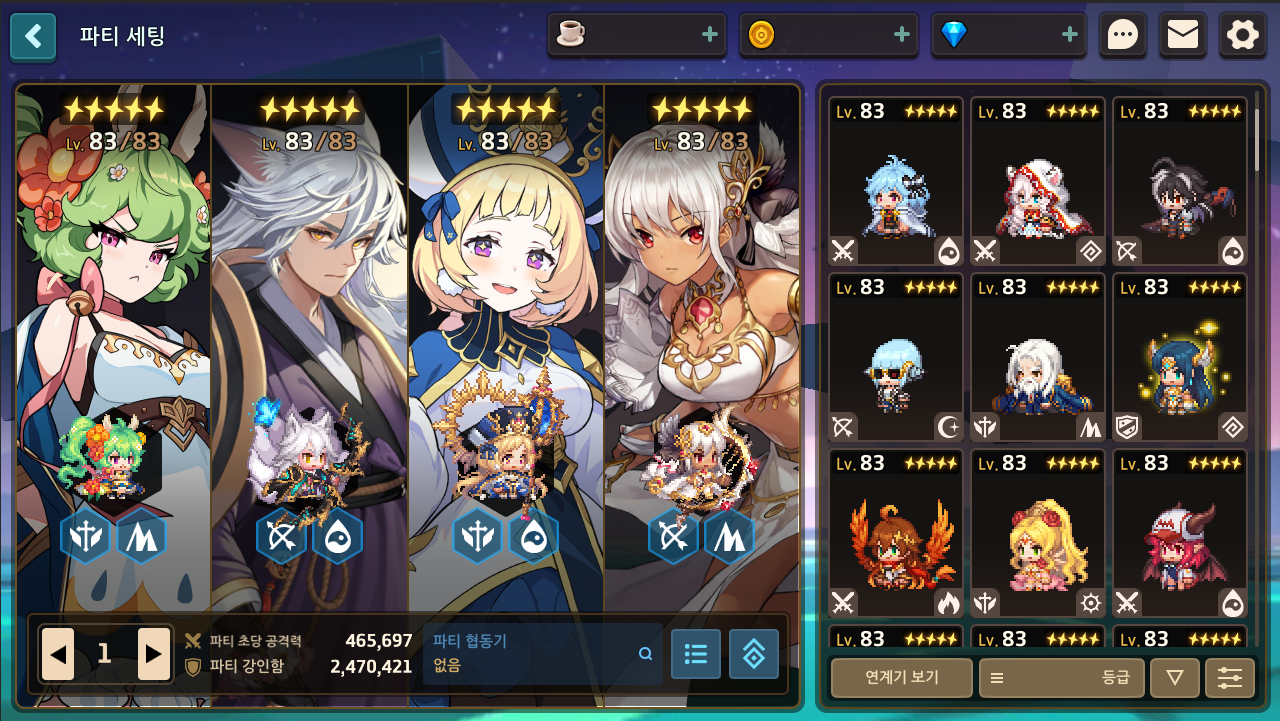Open the hero filter sliders button
The width and height of the screenshot is (1280, 721).
tap(1229, 678)
